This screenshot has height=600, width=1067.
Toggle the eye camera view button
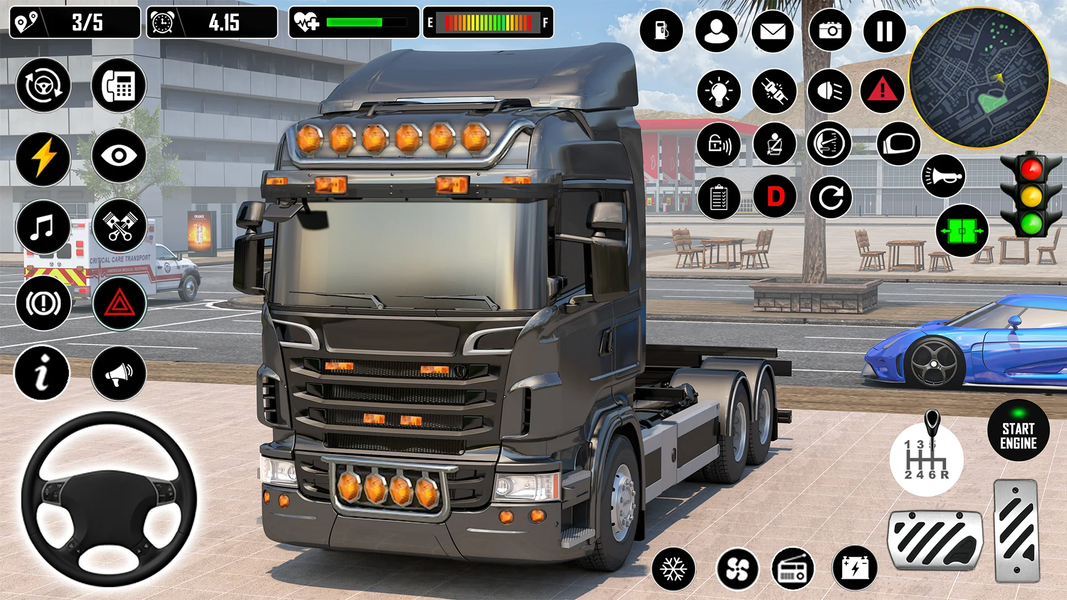click(x=119, y=156)
